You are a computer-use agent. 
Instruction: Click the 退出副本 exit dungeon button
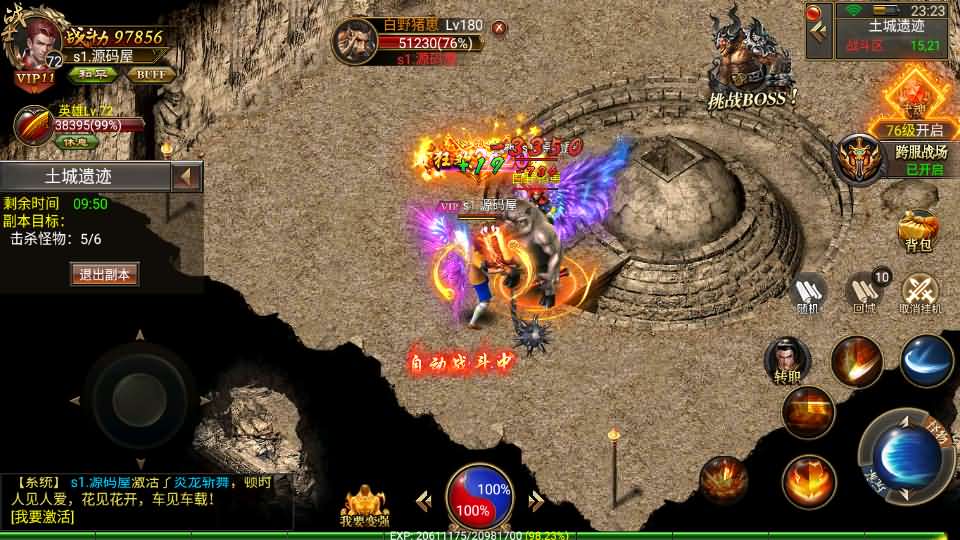click(104, 274)
